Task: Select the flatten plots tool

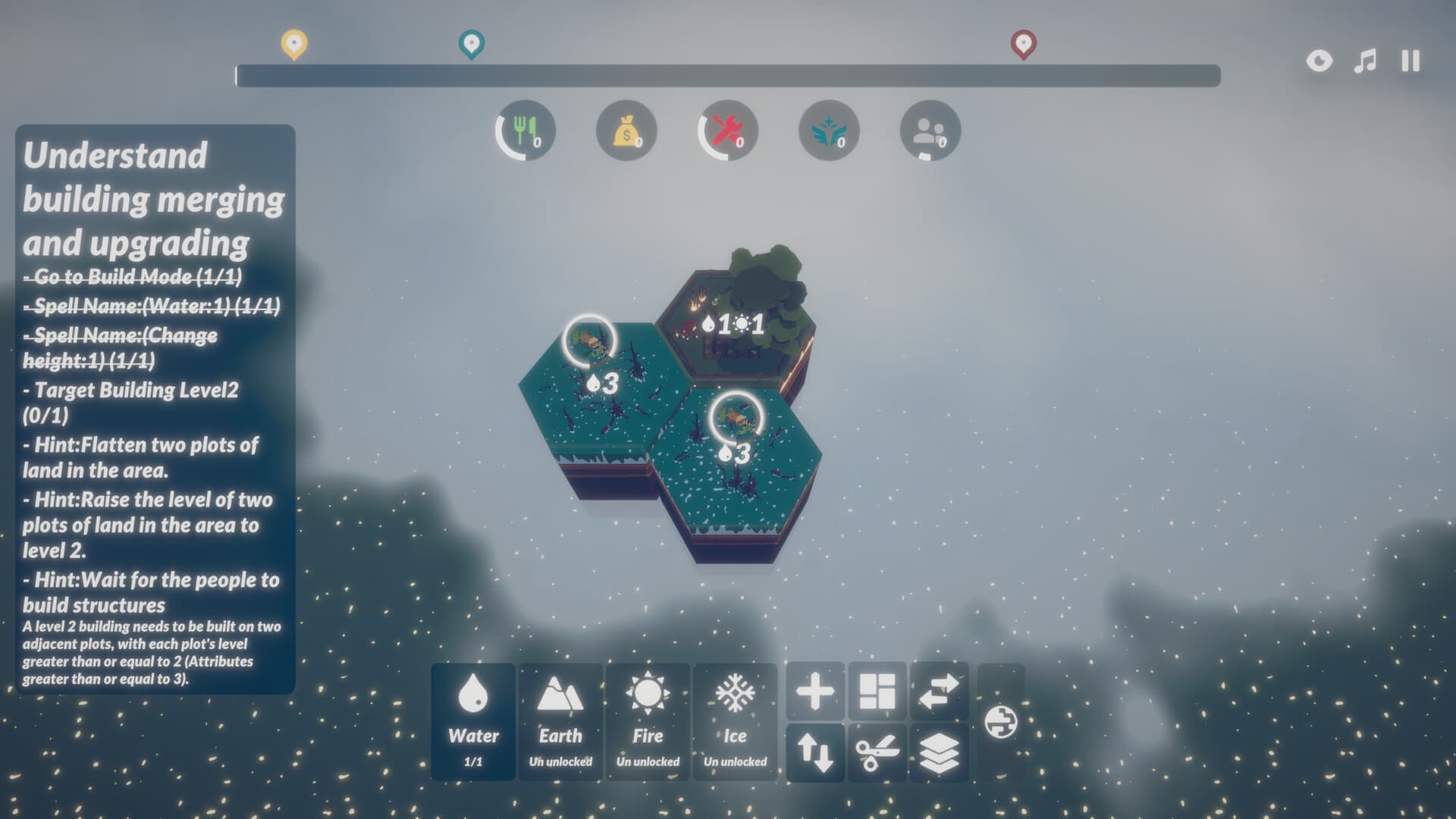Action: pos(877,691)
